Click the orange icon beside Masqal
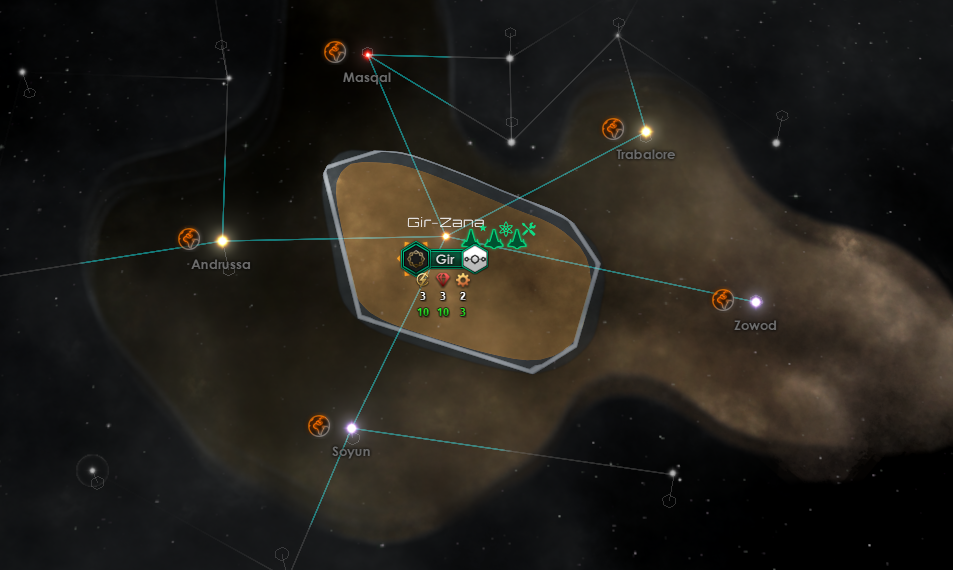The width and height of the screenshot is (953, 570). (335, 51)
